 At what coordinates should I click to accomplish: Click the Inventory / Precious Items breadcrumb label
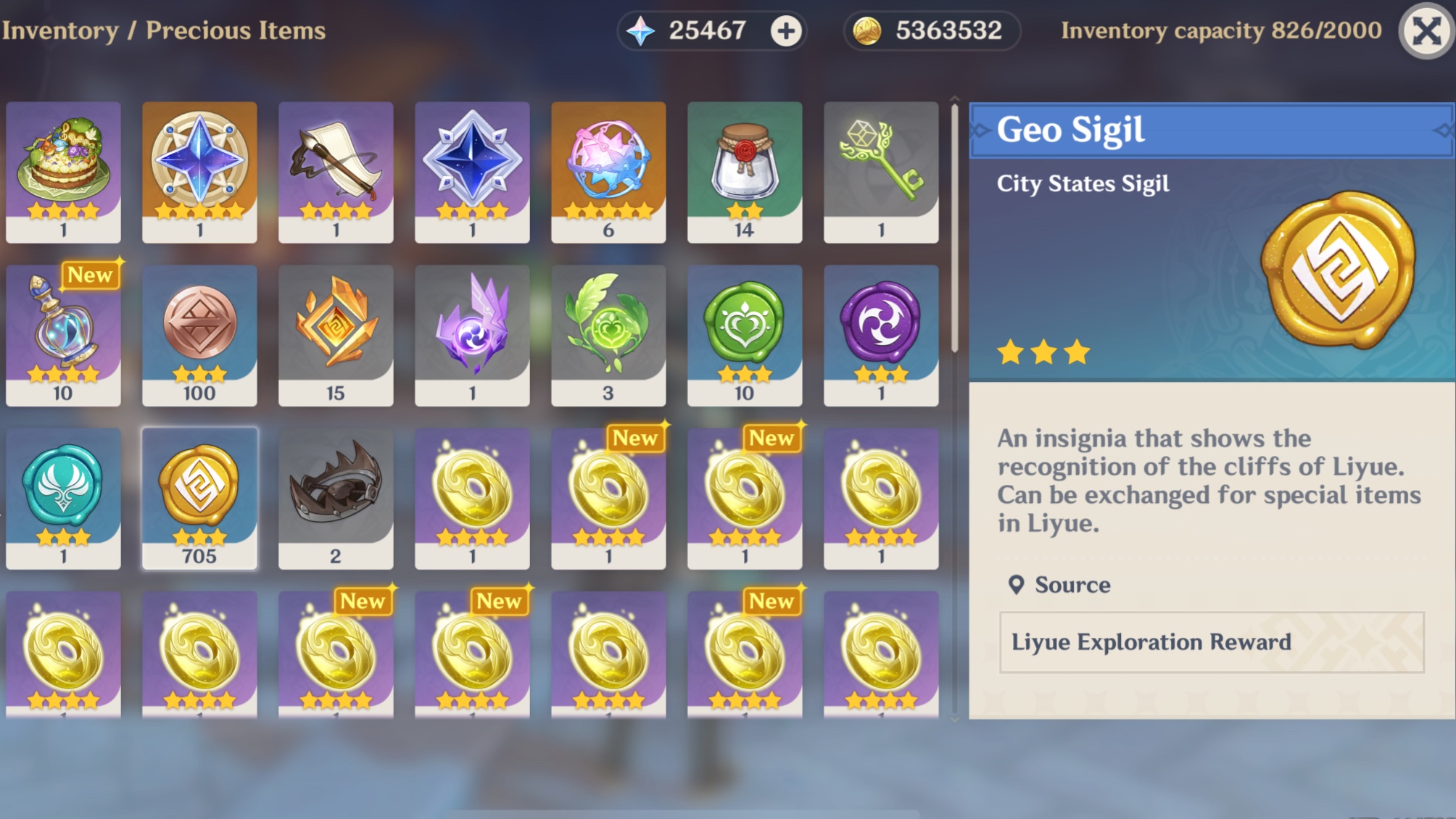164,30
